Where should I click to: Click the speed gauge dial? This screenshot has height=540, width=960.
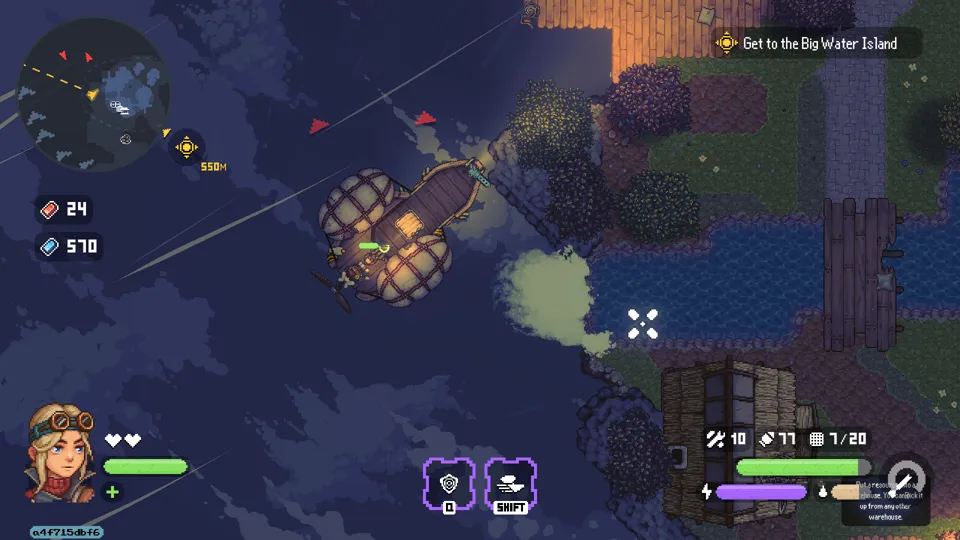[907, 478]
